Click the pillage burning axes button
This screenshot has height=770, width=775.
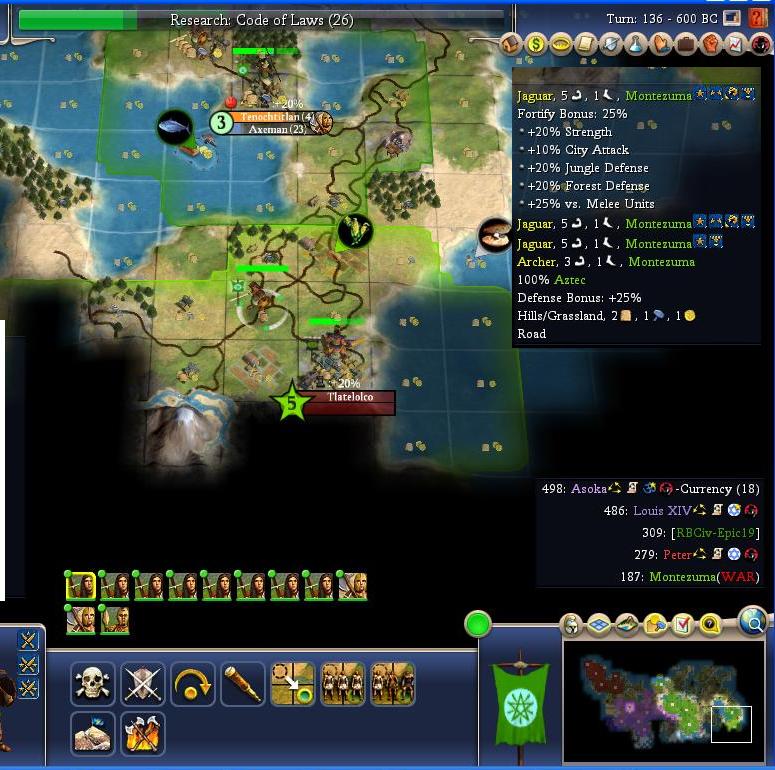pos(143,733)
